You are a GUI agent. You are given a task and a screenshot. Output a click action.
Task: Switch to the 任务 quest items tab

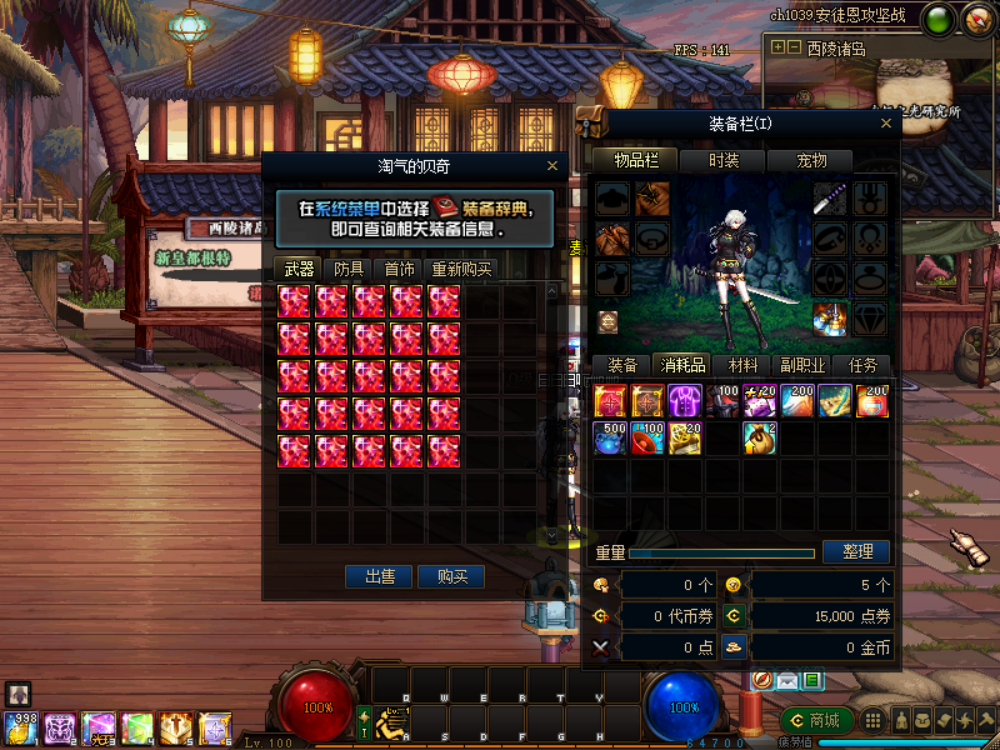(862, 366)
